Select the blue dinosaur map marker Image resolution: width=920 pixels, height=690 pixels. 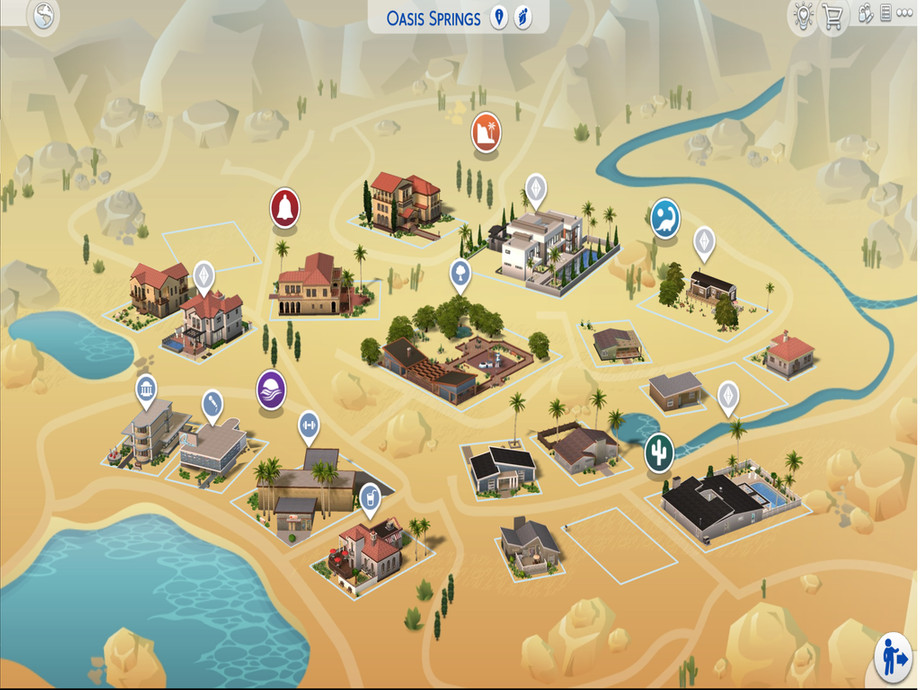click(x=665, y=217)
